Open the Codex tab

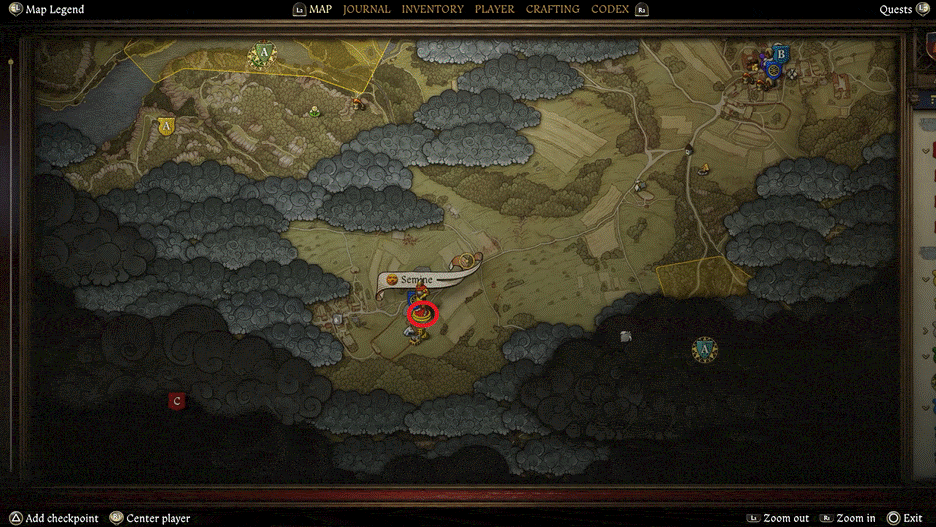pos(610,9)
